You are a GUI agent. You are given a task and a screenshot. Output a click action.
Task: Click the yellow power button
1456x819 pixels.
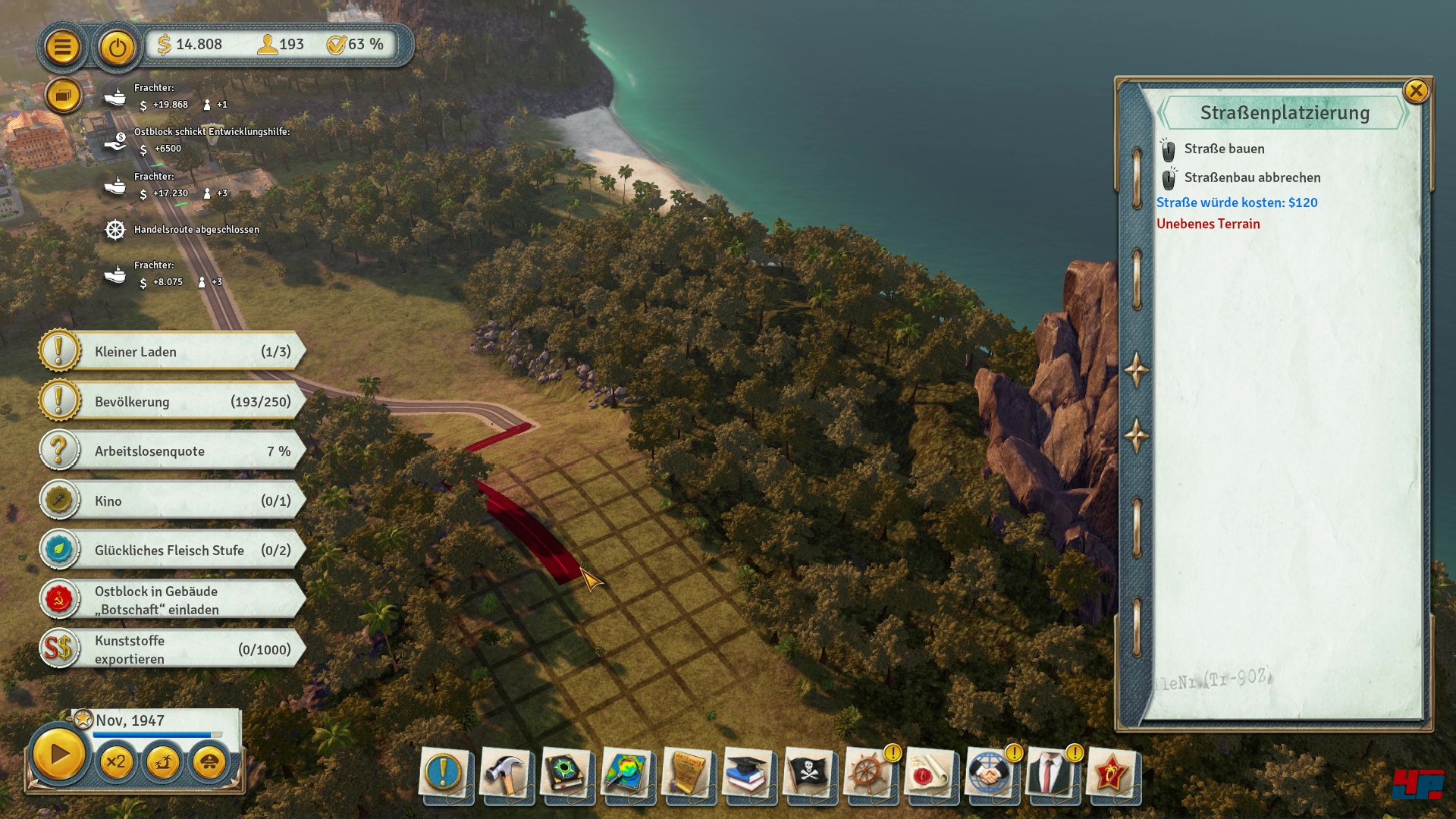(x=117, y=47)
